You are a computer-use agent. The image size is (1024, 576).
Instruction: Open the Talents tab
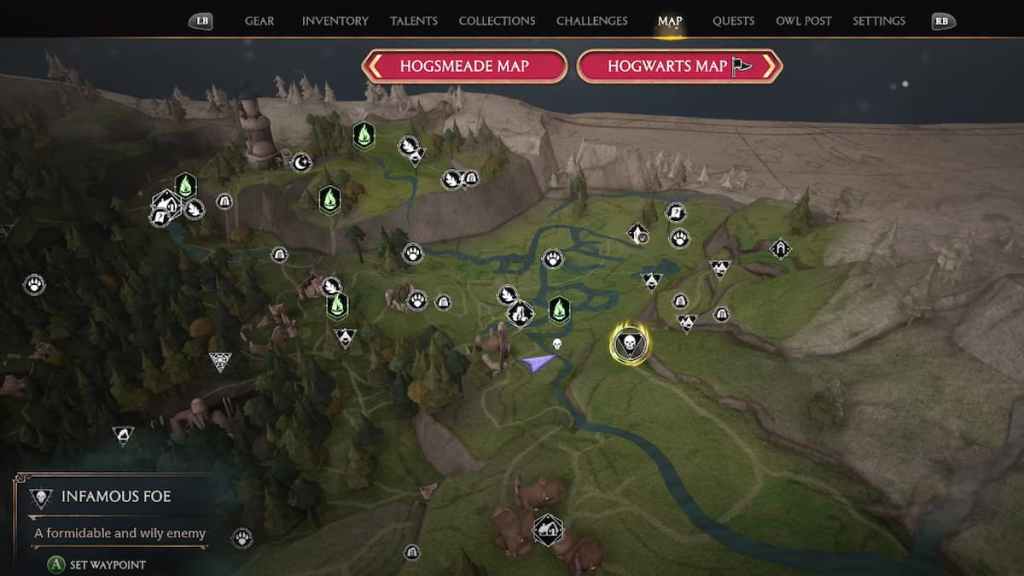(414, 21)
